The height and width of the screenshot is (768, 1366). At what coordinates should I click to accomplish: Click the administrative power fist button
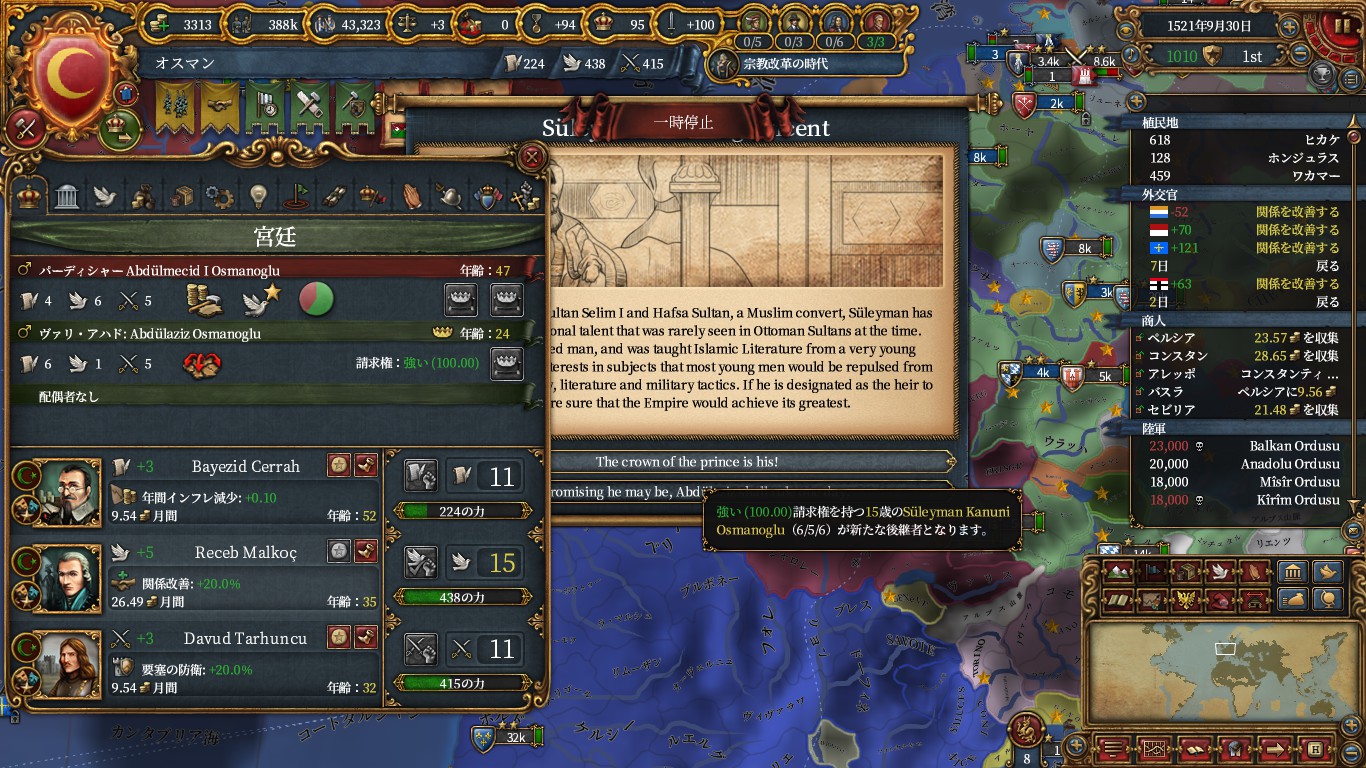(421, 476)
